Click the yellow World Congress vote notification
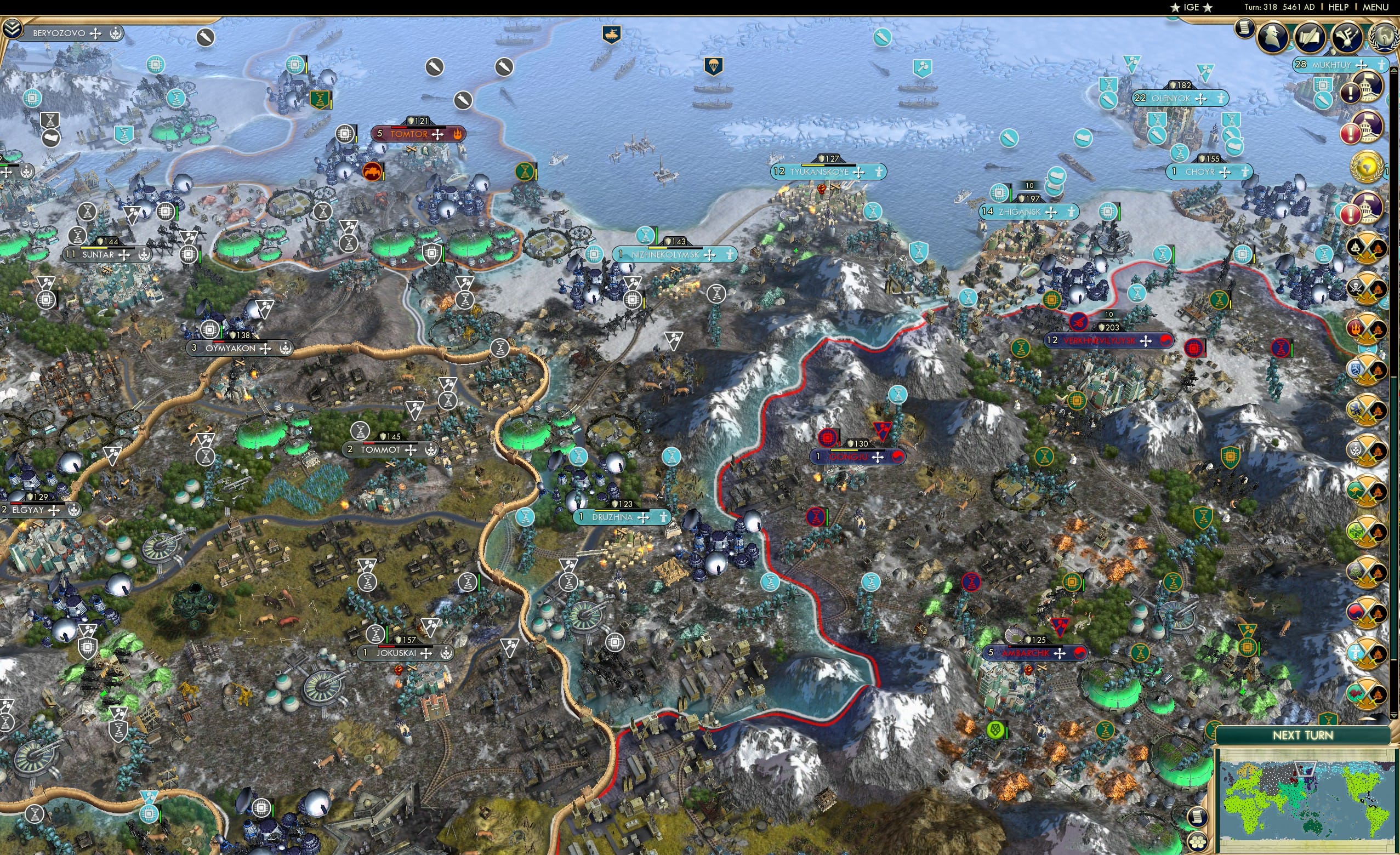Screen dimensions: 1400x855 (x=1367, y=166)
